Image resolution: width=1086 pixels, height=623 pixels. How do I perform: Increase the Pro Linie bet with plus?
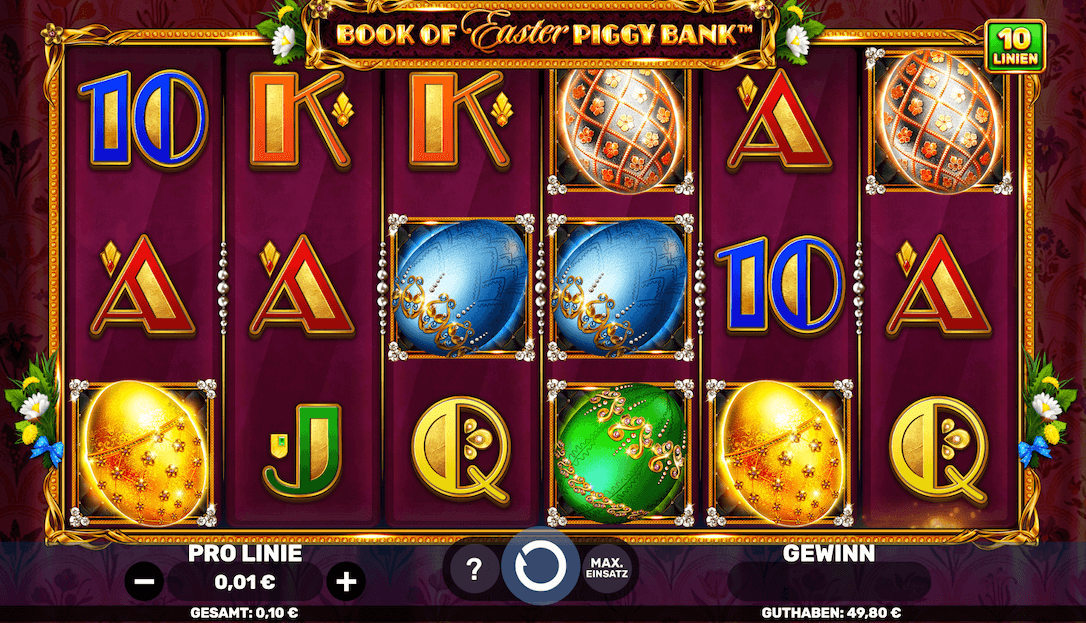(346, 581)
